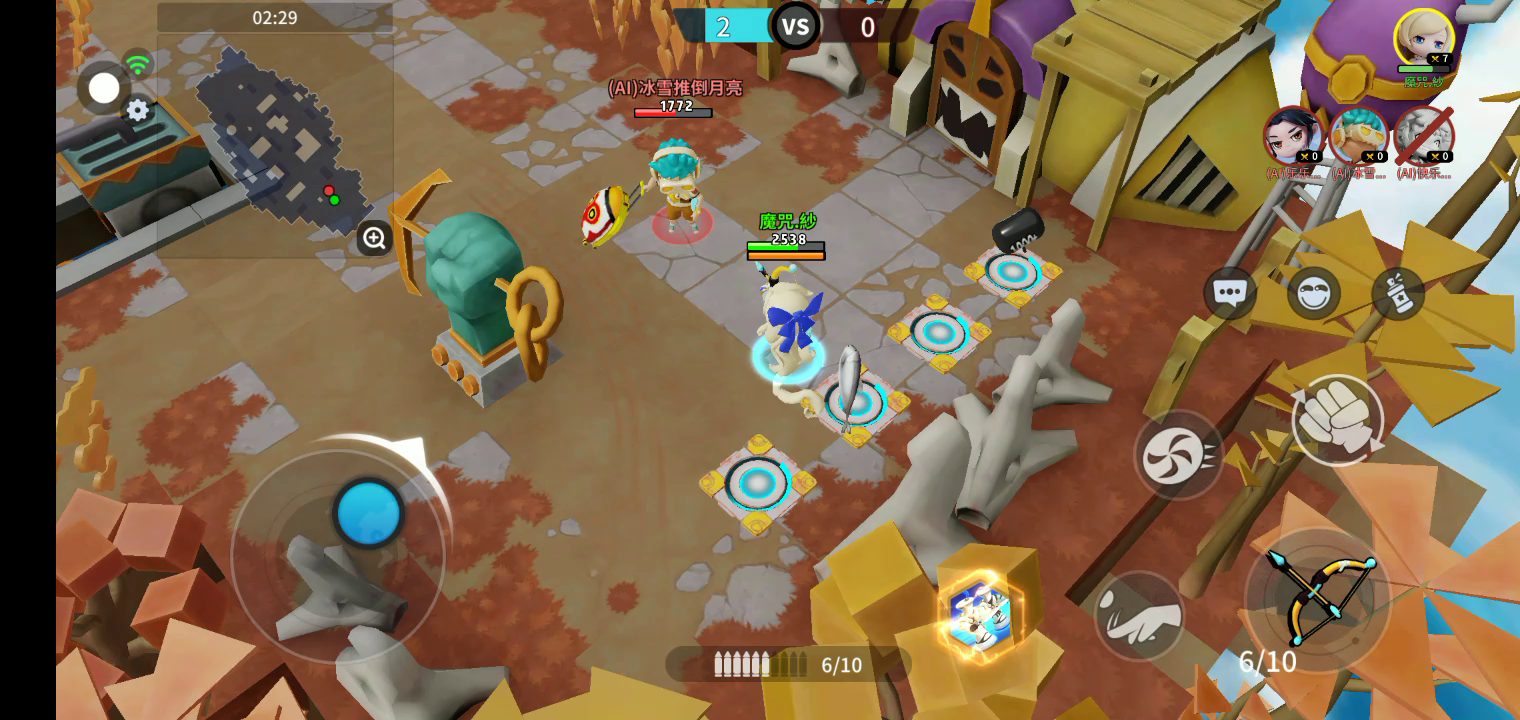Image resolution: width=1520 pixels, height=720 pixels.
Task: Touch the blue movement joystick knob
Action: 369,513
